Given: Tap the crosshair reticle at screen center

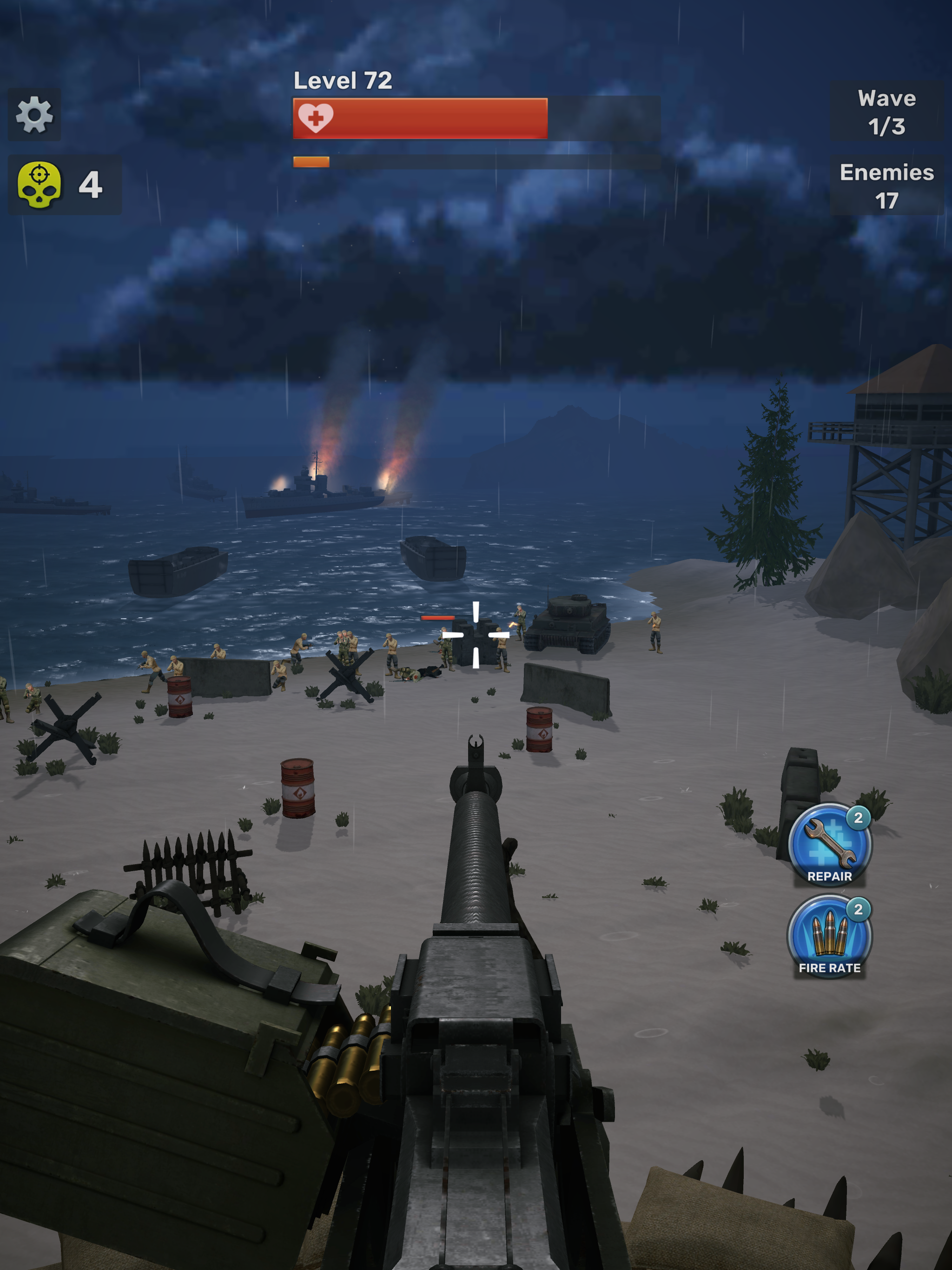Looking at the screenshot, I should coord(476,635).
